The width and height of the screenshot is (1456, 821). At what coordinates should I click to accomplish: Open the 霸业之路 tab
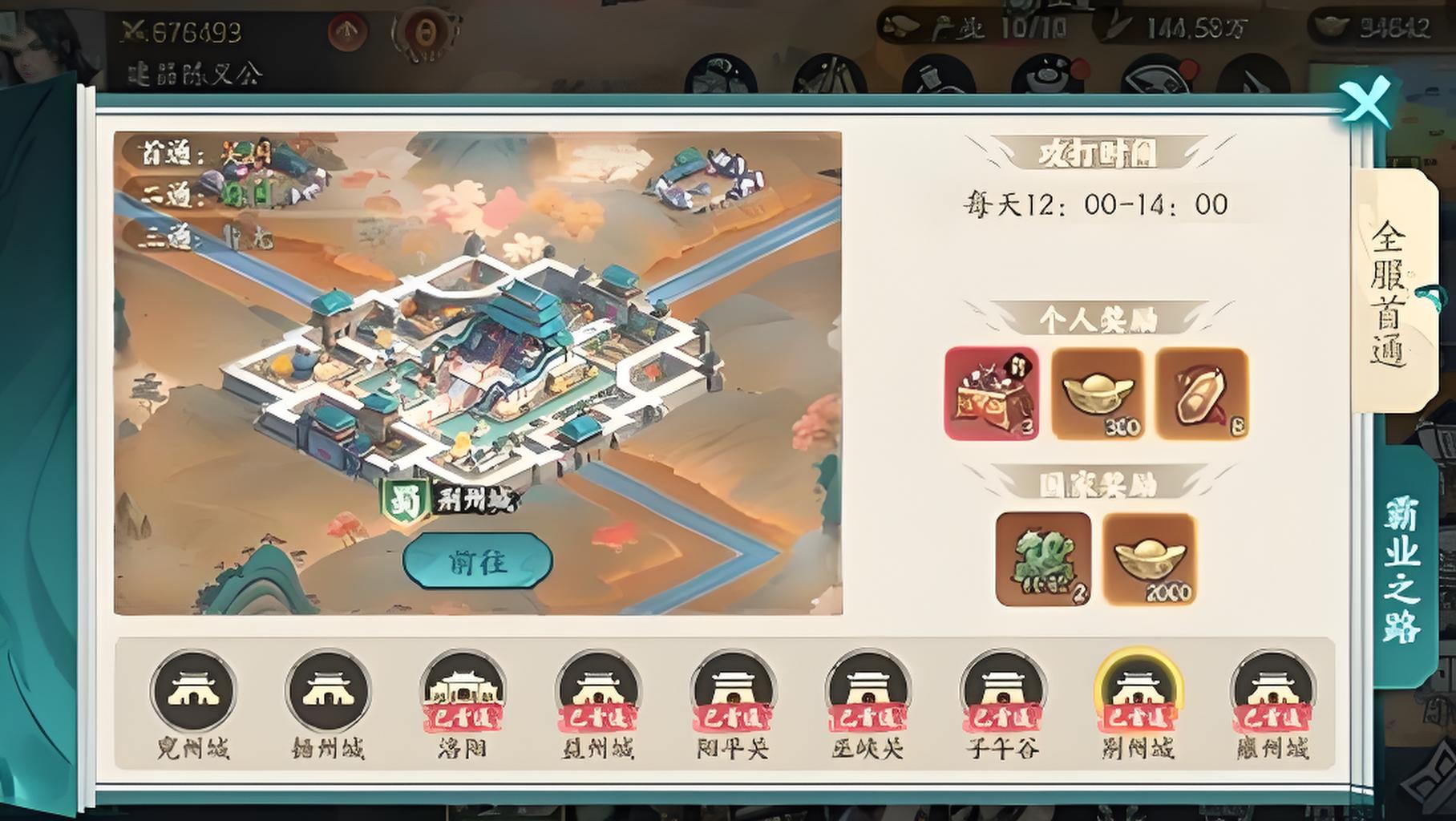(x=1403, y=568)
